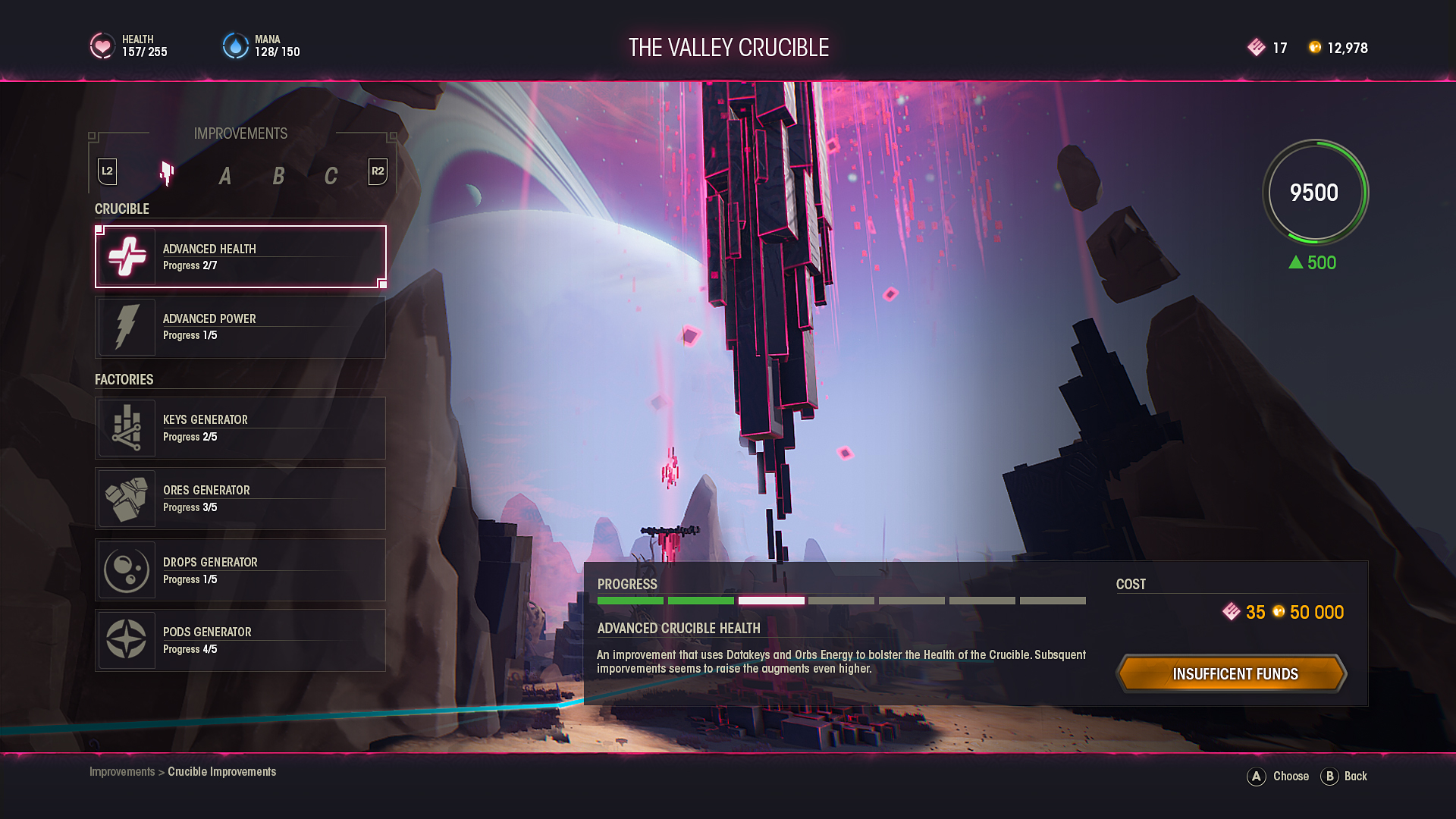Open the B improvements tab
This screenshot has height=819, width=1456.
(278, 176)
